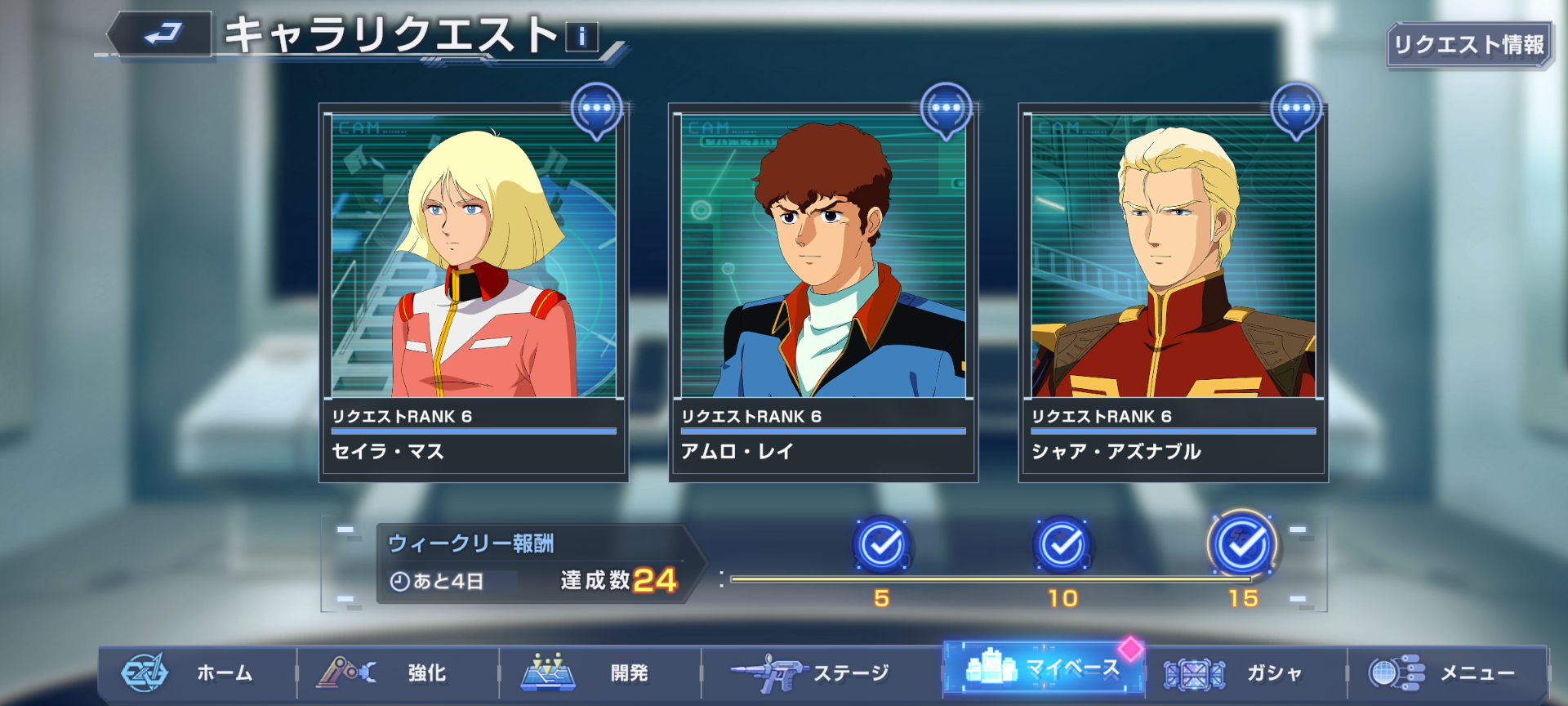Switch to the 開発 section
Viewport: 1568px width, 706px height.
pos(600,672)
